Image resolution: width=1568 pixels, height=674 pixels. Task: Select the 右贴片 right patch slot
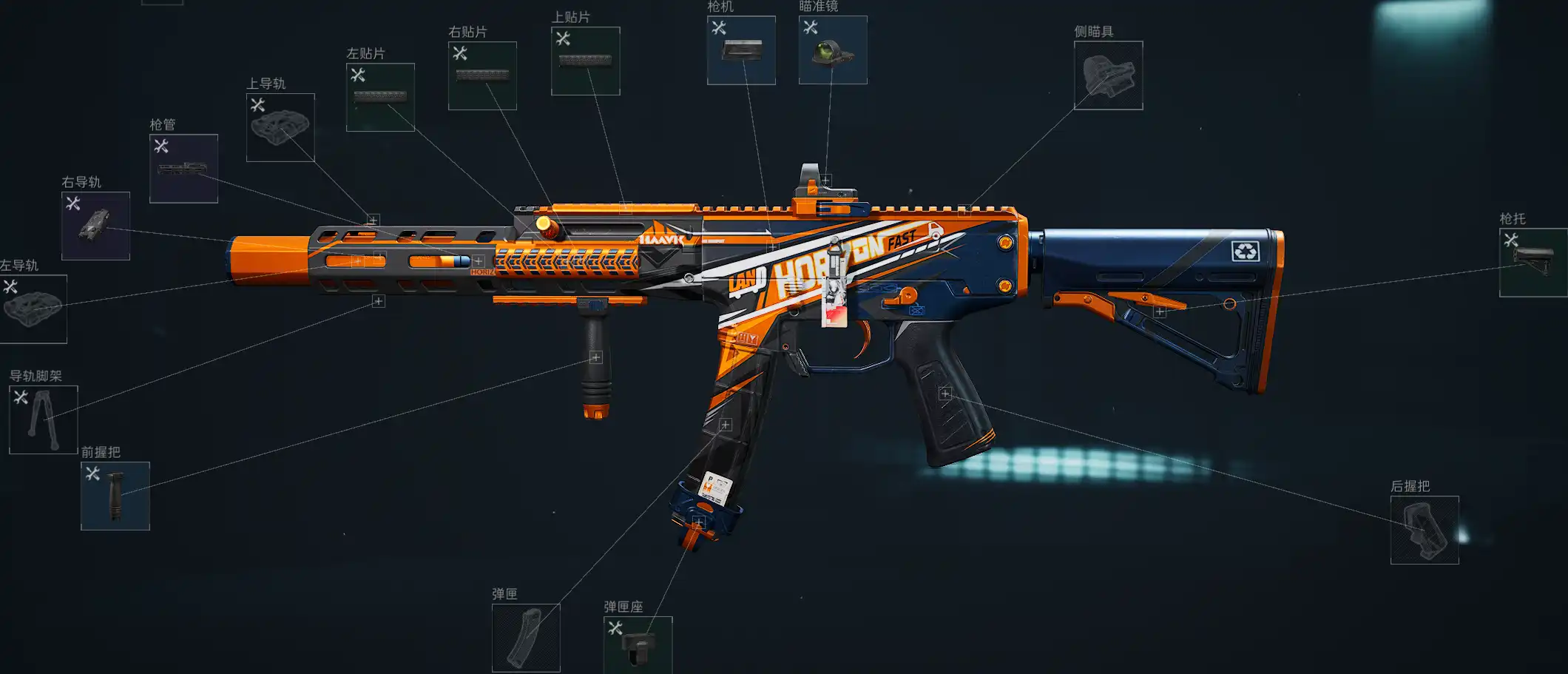click(x=482, y=75)
